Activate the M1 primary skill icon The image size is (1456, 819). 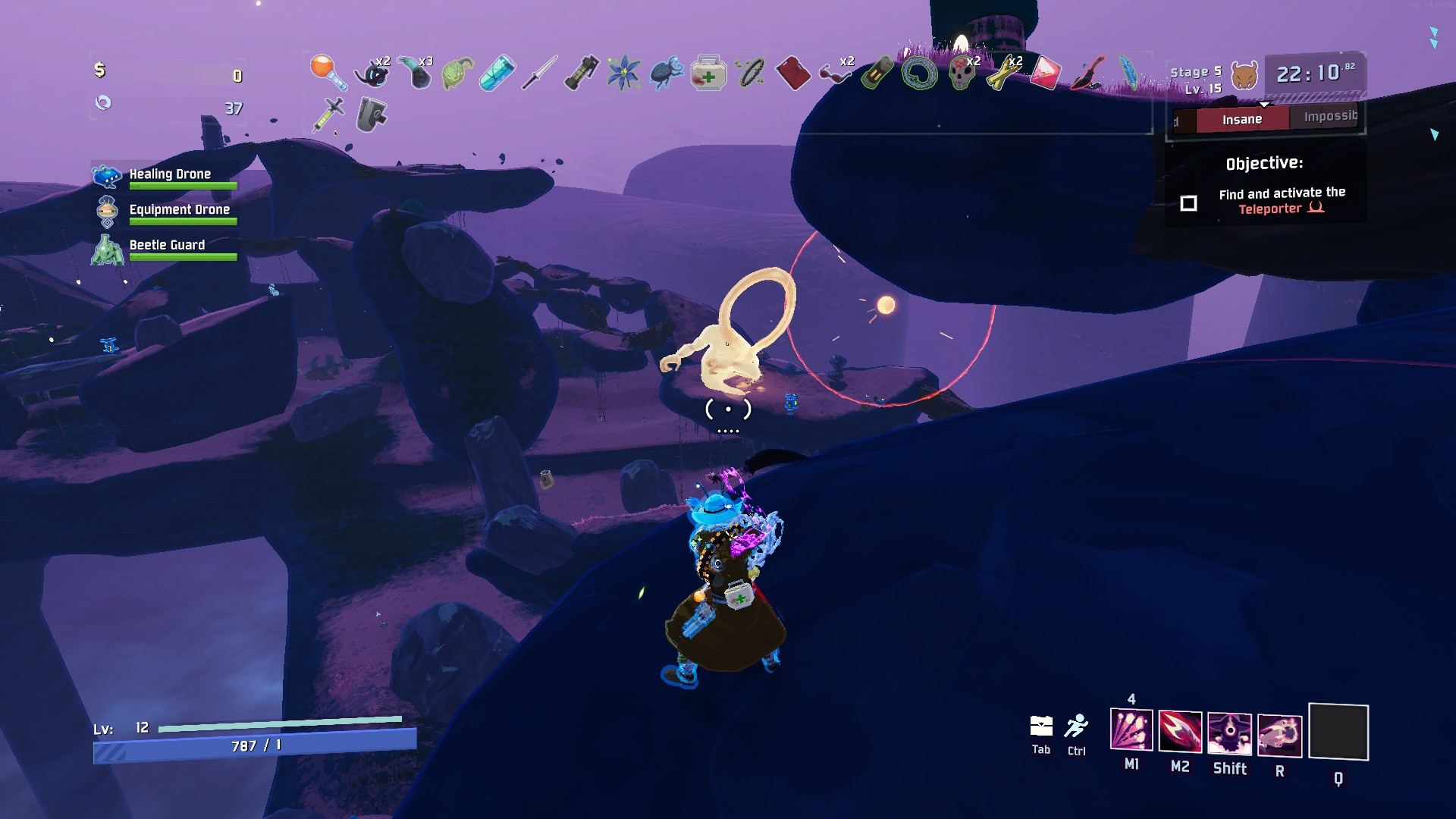[x=1131, y=730]
